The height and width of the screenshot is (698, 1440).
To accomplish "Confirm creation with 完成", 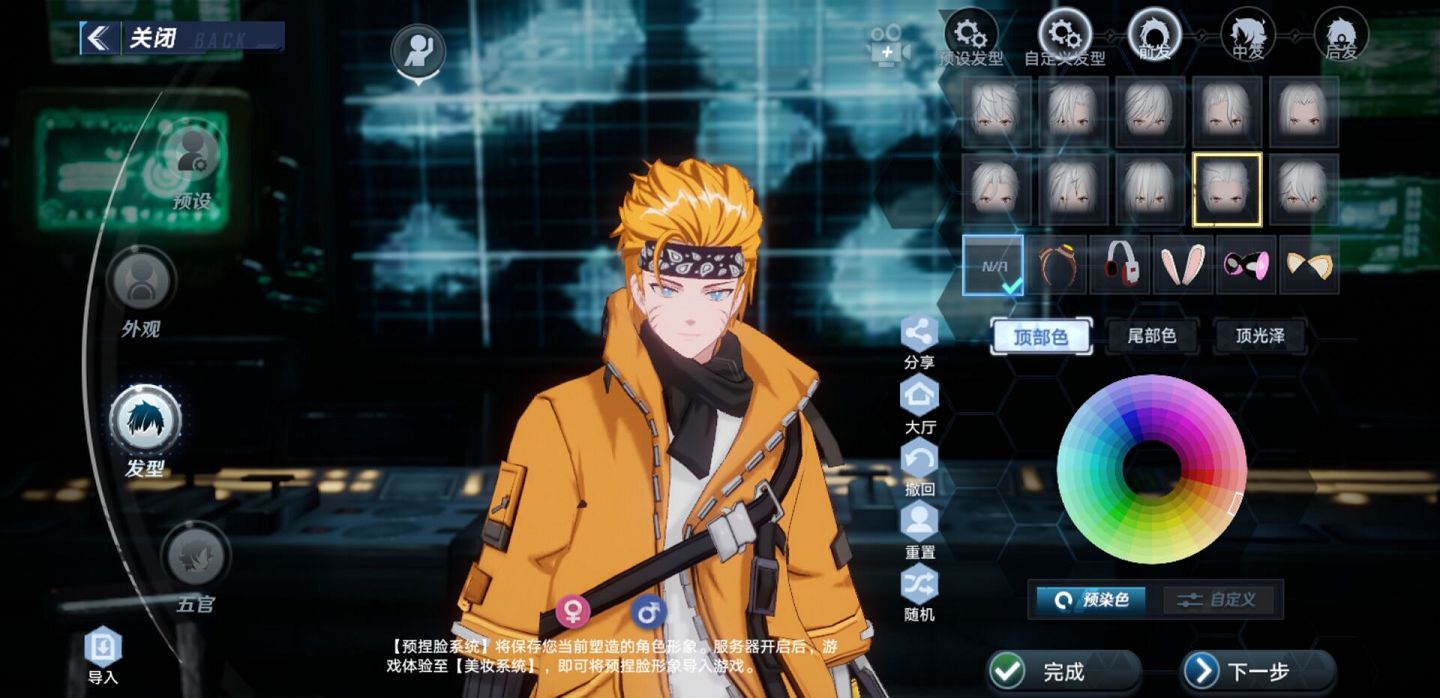I will pos(1062,672).
